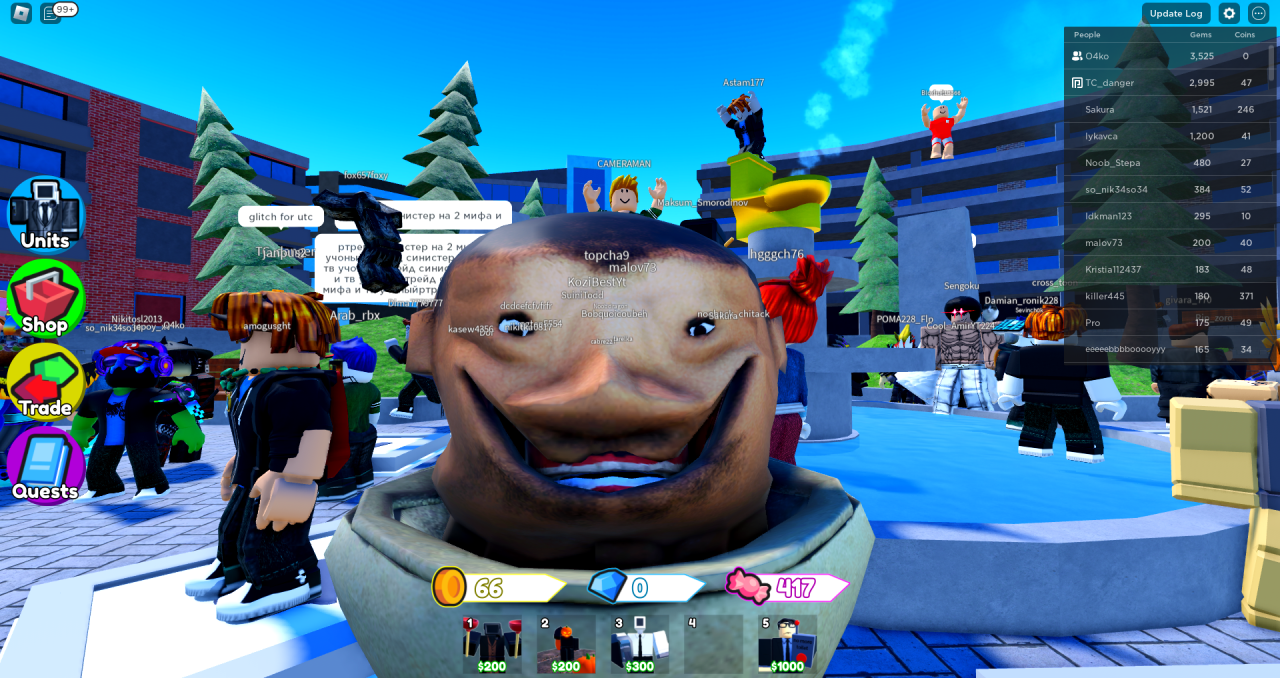Open the Roblox logo menu
This screenshot has height=678, width=1280.
tap(21, 13)
